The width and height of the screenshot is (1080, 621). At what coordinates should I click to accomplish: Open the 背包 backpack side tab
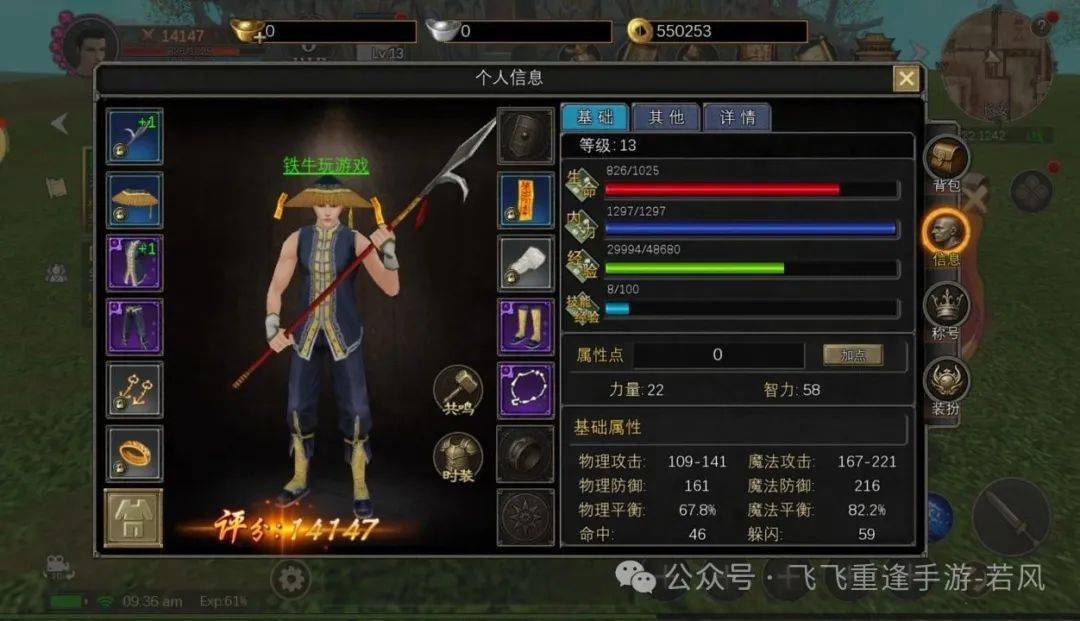[x=946, y=163]
